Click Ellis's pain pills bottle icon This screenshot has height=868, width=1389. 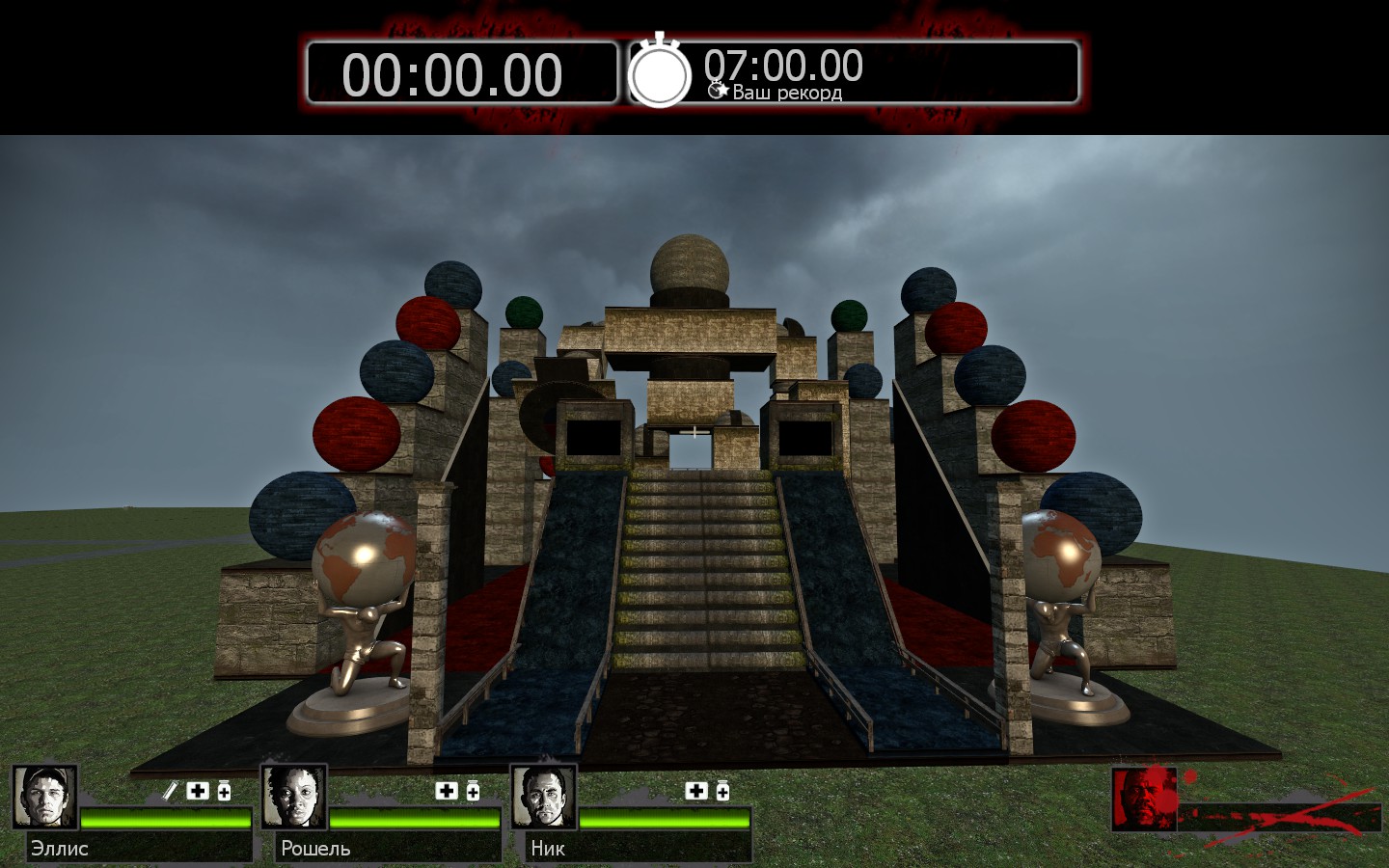(x=224, y=791)
